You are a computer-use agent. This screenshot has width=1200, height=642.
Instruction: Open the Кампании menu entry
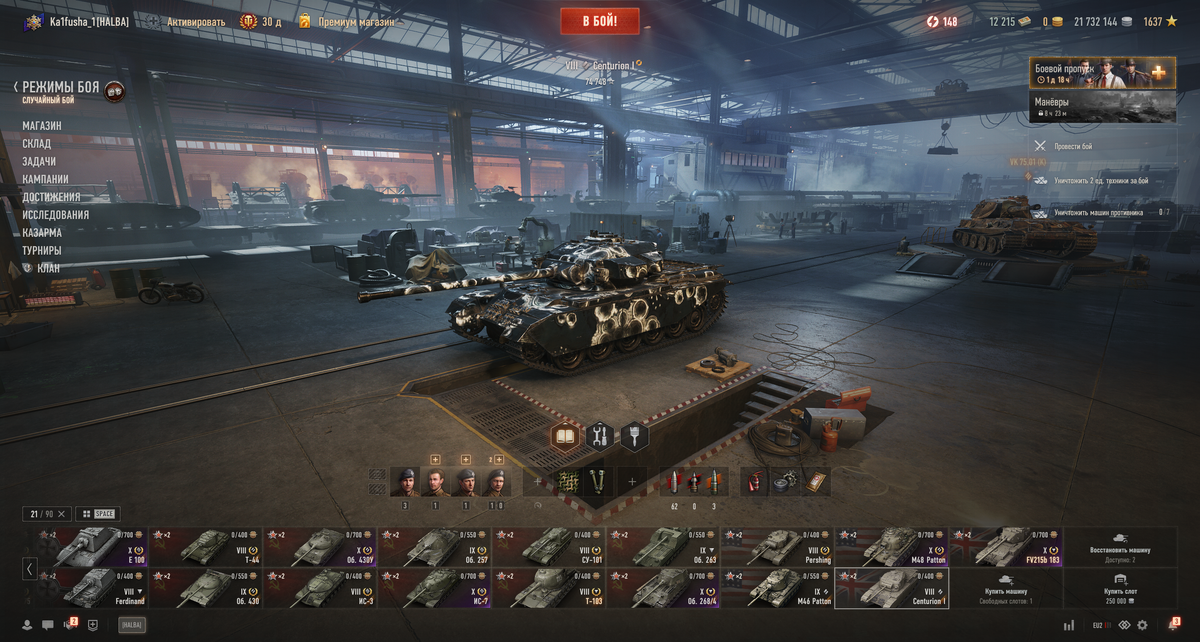(46, 179)
